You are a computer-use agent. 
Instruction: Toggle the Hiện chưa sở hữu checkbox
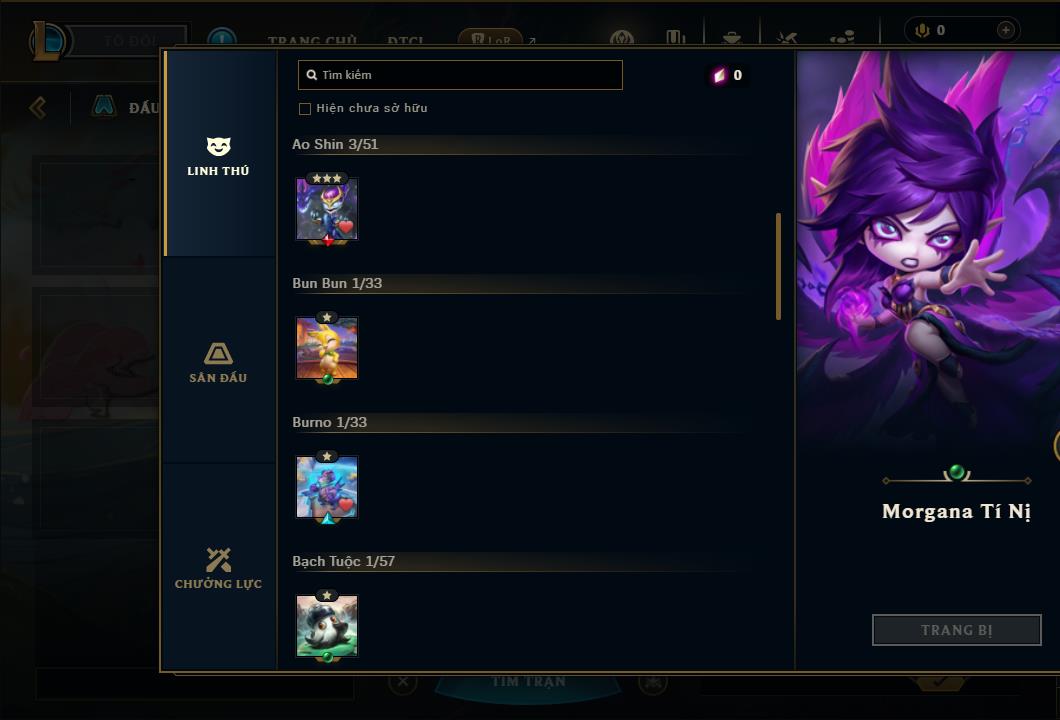pyautogui.click(x=305, y=108)
